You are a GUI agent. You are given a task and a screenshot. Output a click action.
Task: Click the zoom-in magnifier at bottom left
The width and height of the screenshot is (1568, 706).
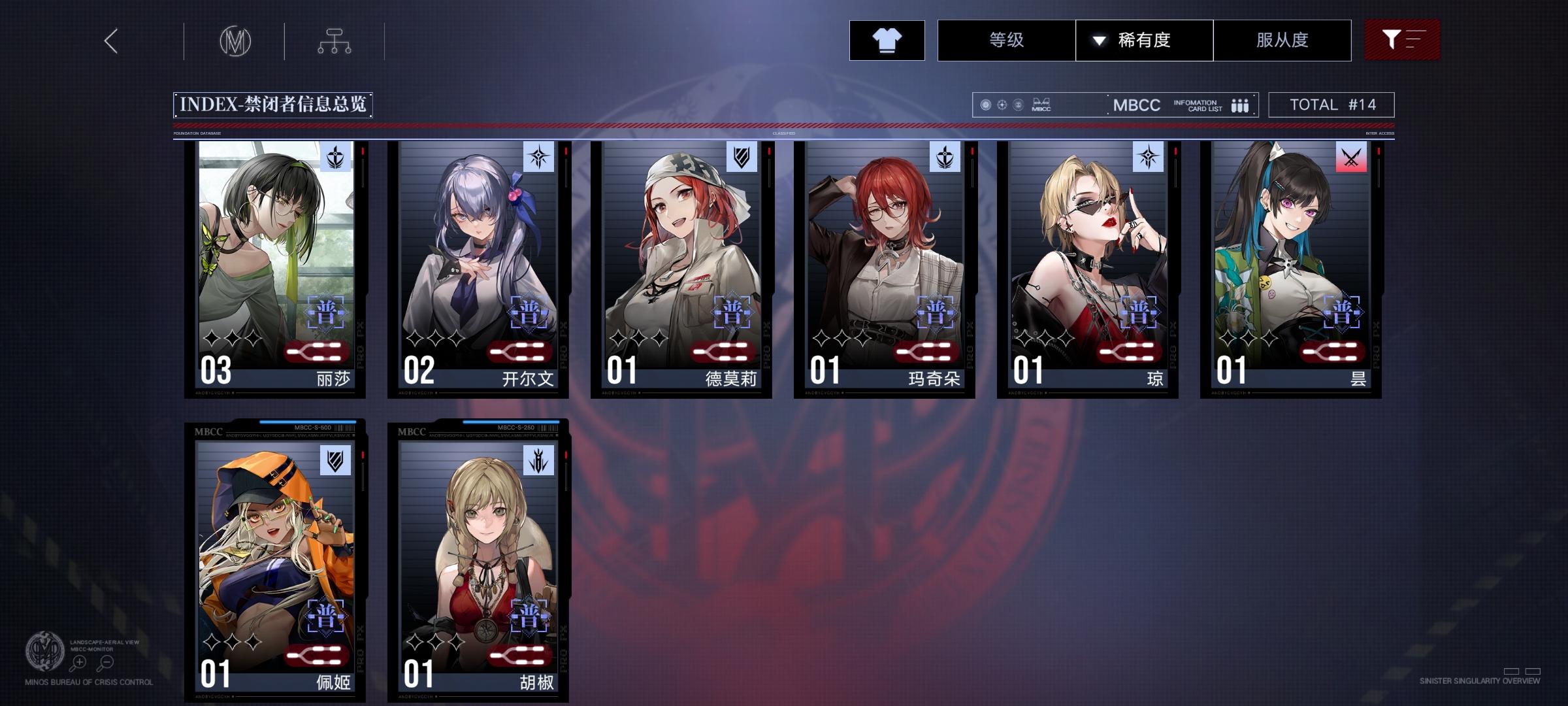tap(78, 662)
